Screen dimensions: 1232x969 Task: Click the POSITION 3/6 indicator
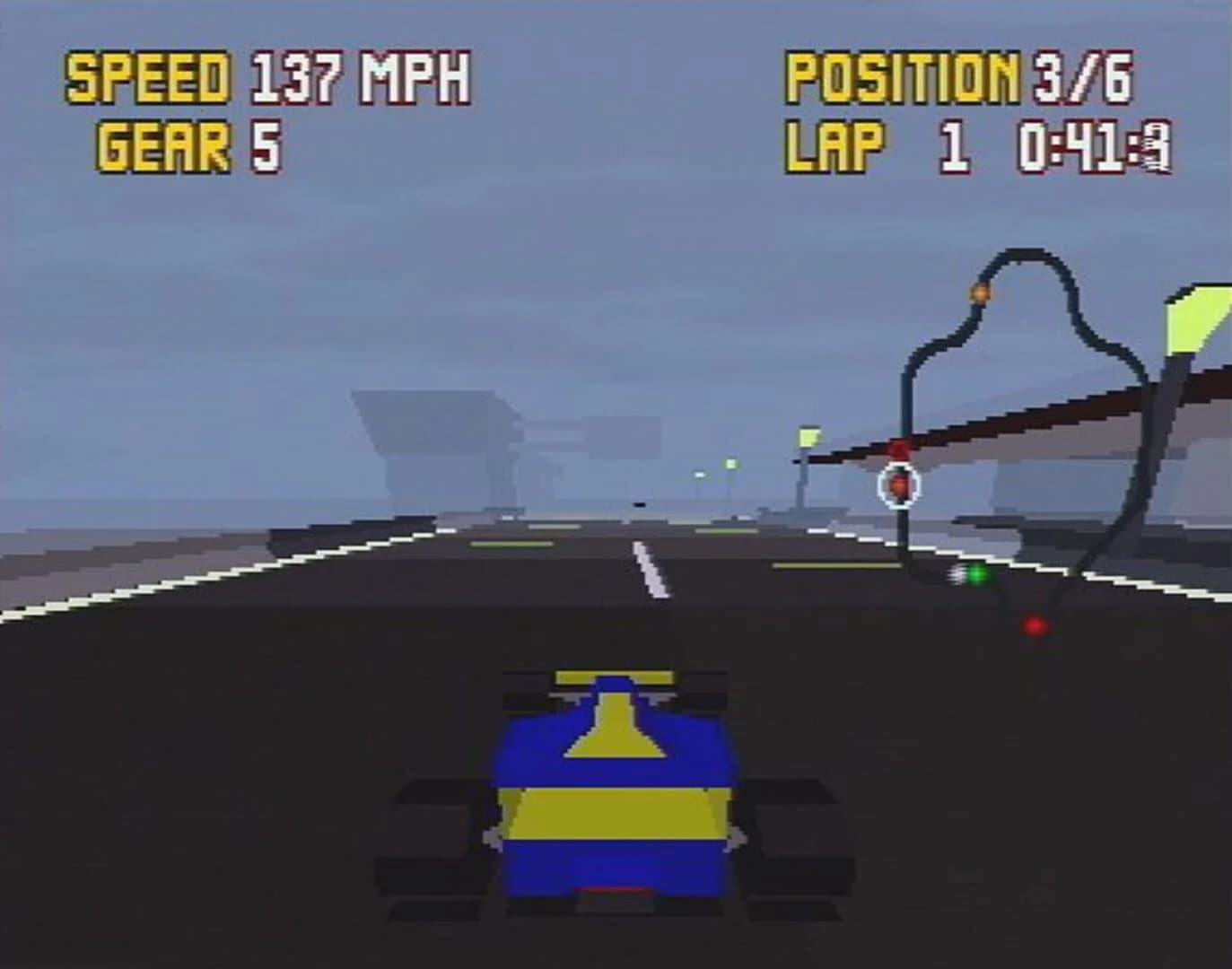click(956, 79)
